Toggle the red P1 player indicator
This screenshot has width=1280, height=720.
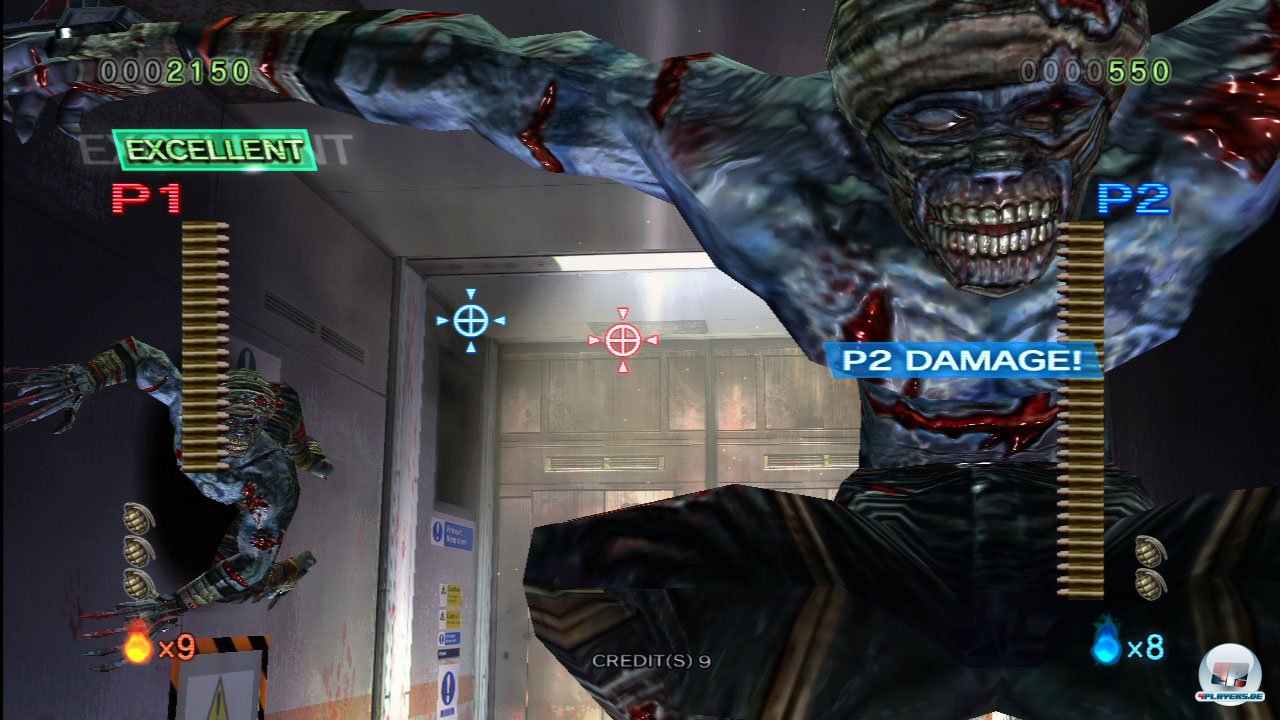(x=146, y=198)
